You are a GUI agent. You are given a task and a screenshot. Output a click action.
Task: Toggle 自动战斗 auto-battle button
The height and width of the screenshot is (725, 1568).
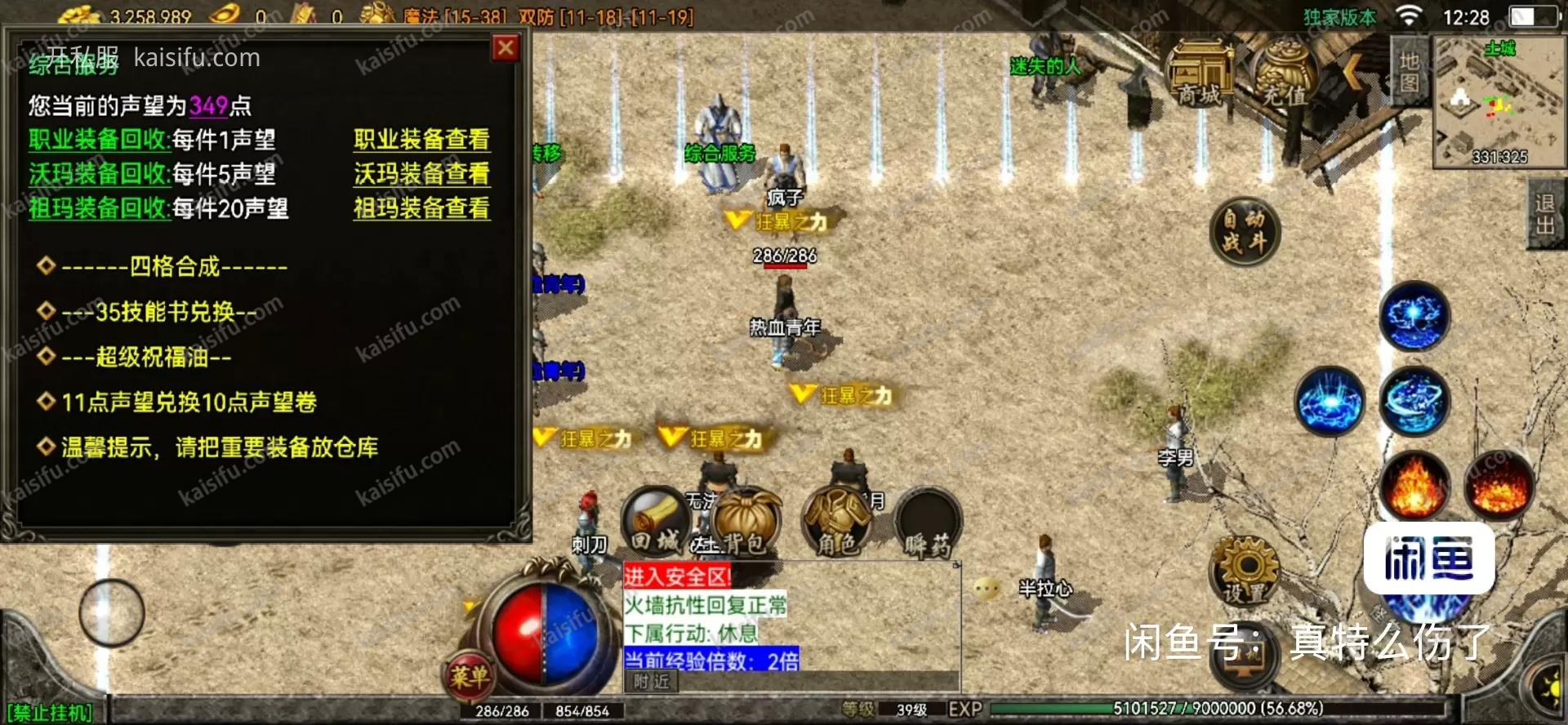pyautogui.click(x=1244, y=231)
